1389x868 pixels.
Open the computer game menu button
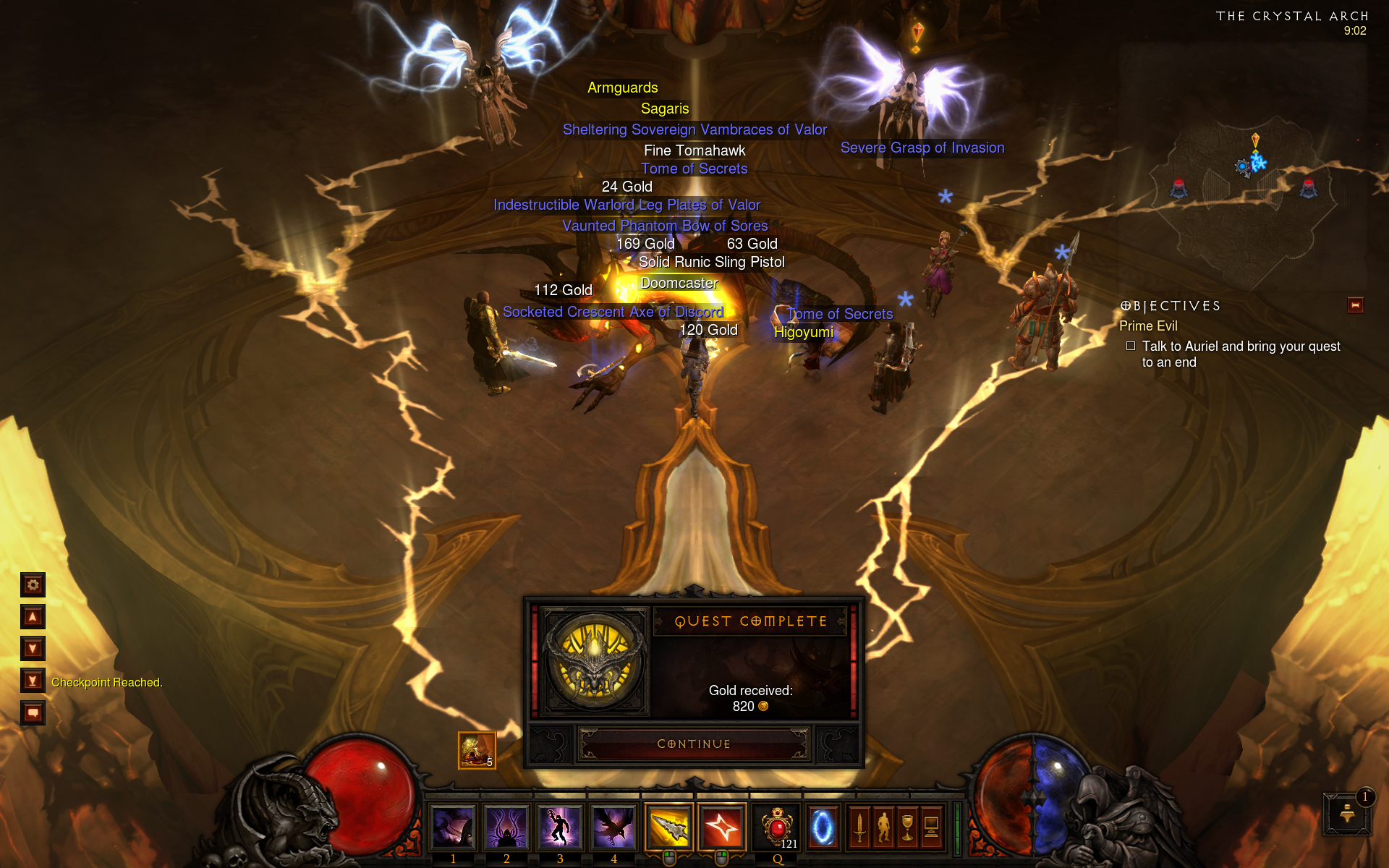click(932, 827)
